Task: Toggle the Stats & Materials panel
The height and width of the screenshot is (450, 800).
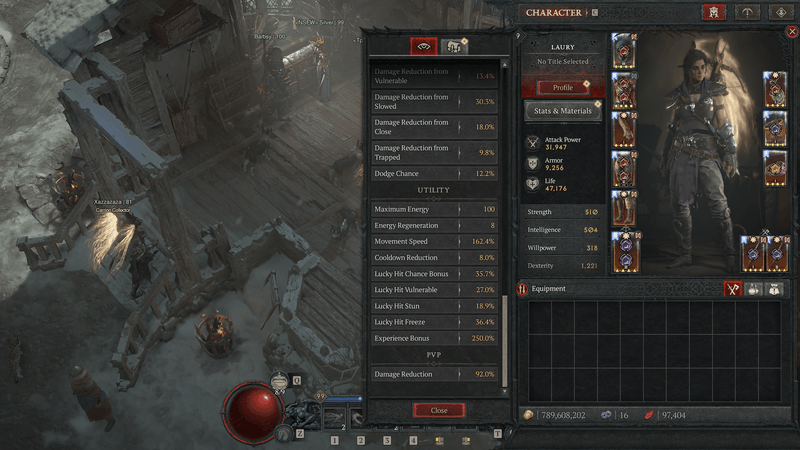Action: coord(563,111)
